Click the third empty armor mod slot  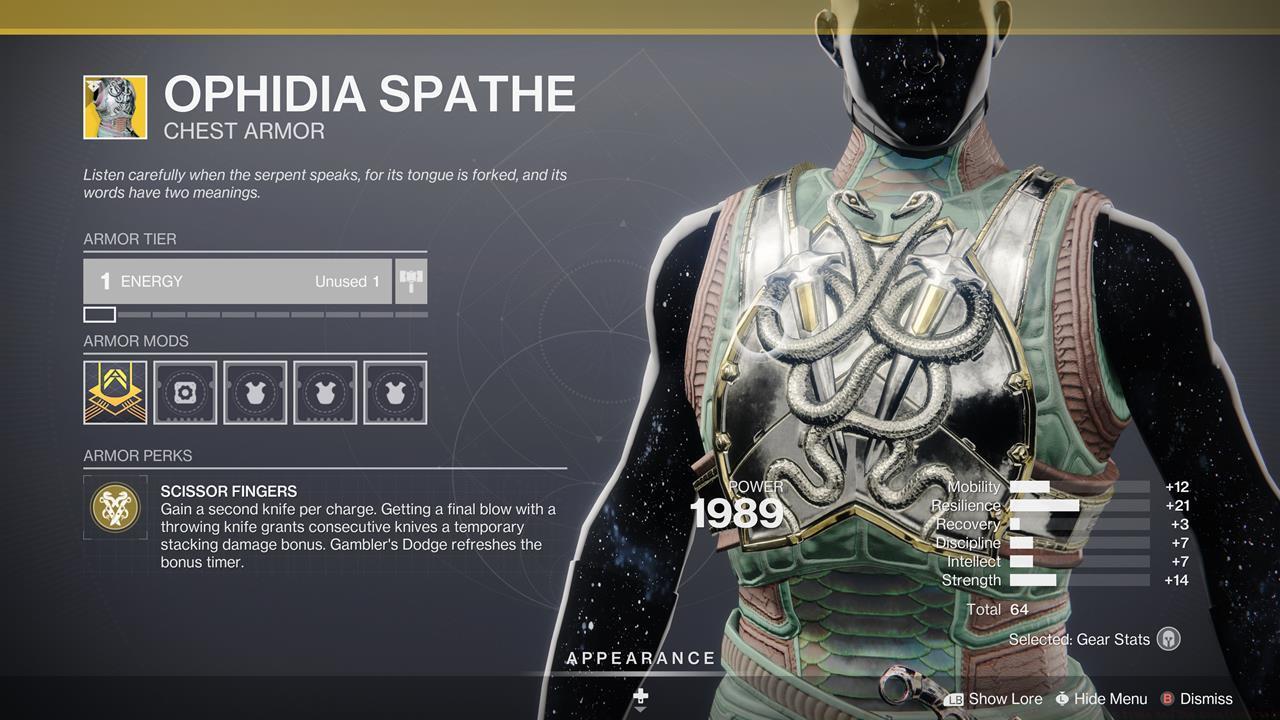[255, 392]
